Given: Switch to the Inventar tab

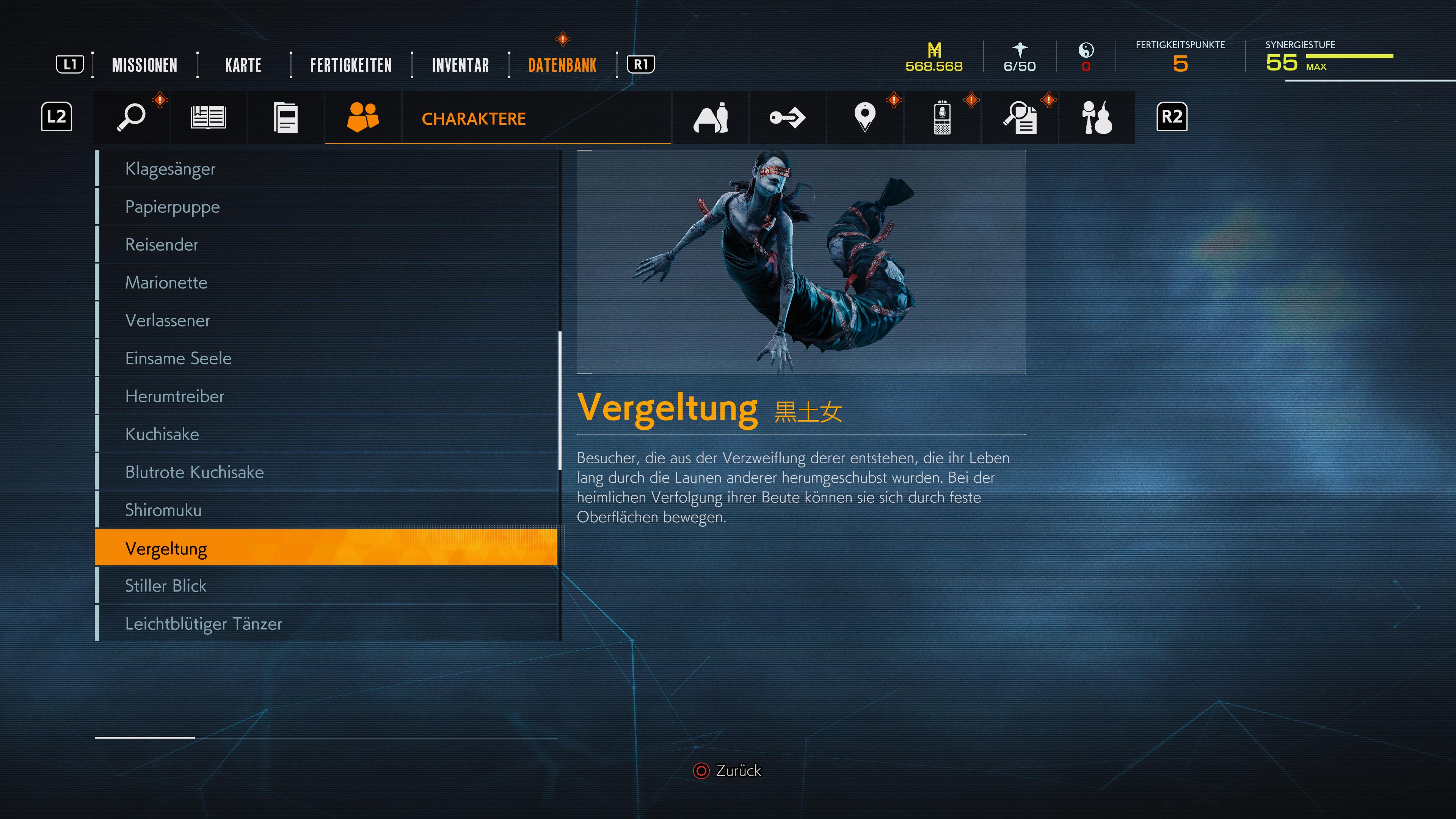Looking at the screenshot, I should coord(460,65).
